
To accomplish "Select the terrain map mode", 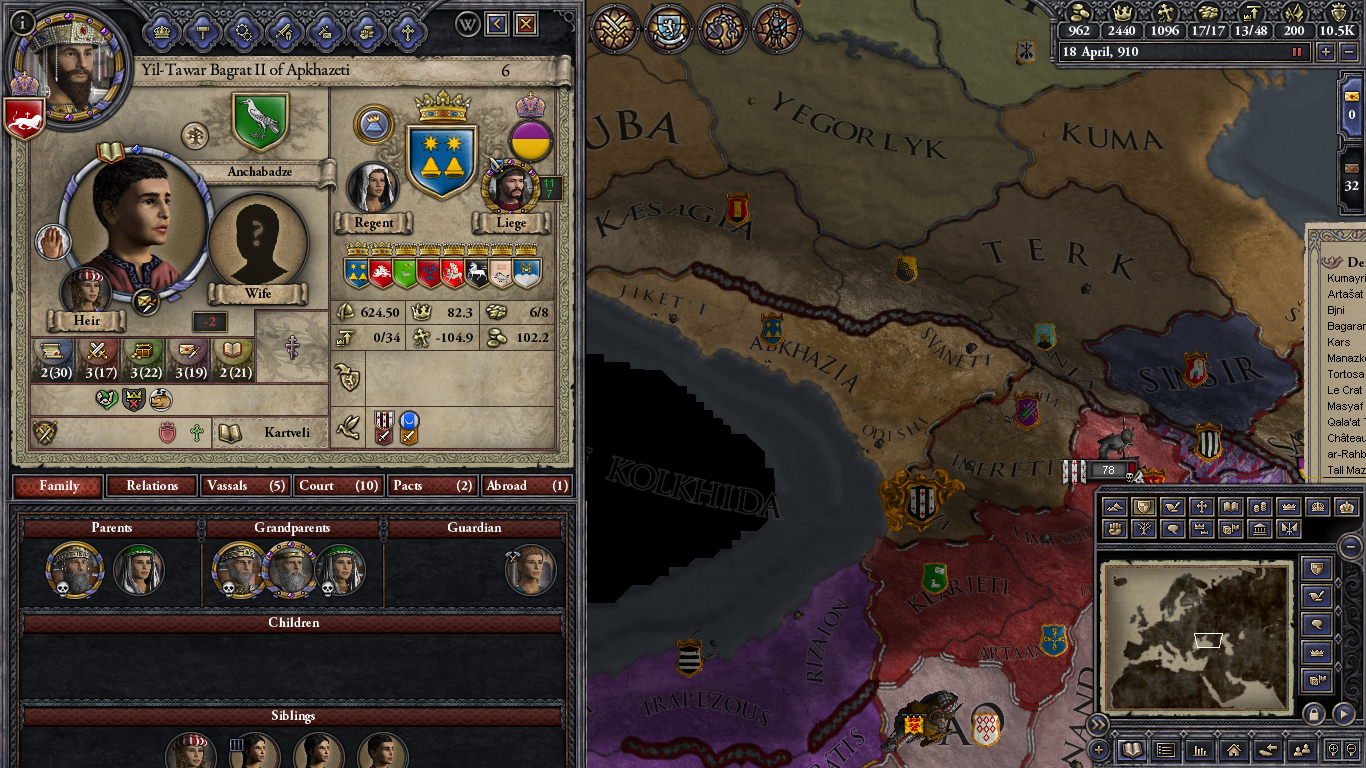I will pos(1114,507).
